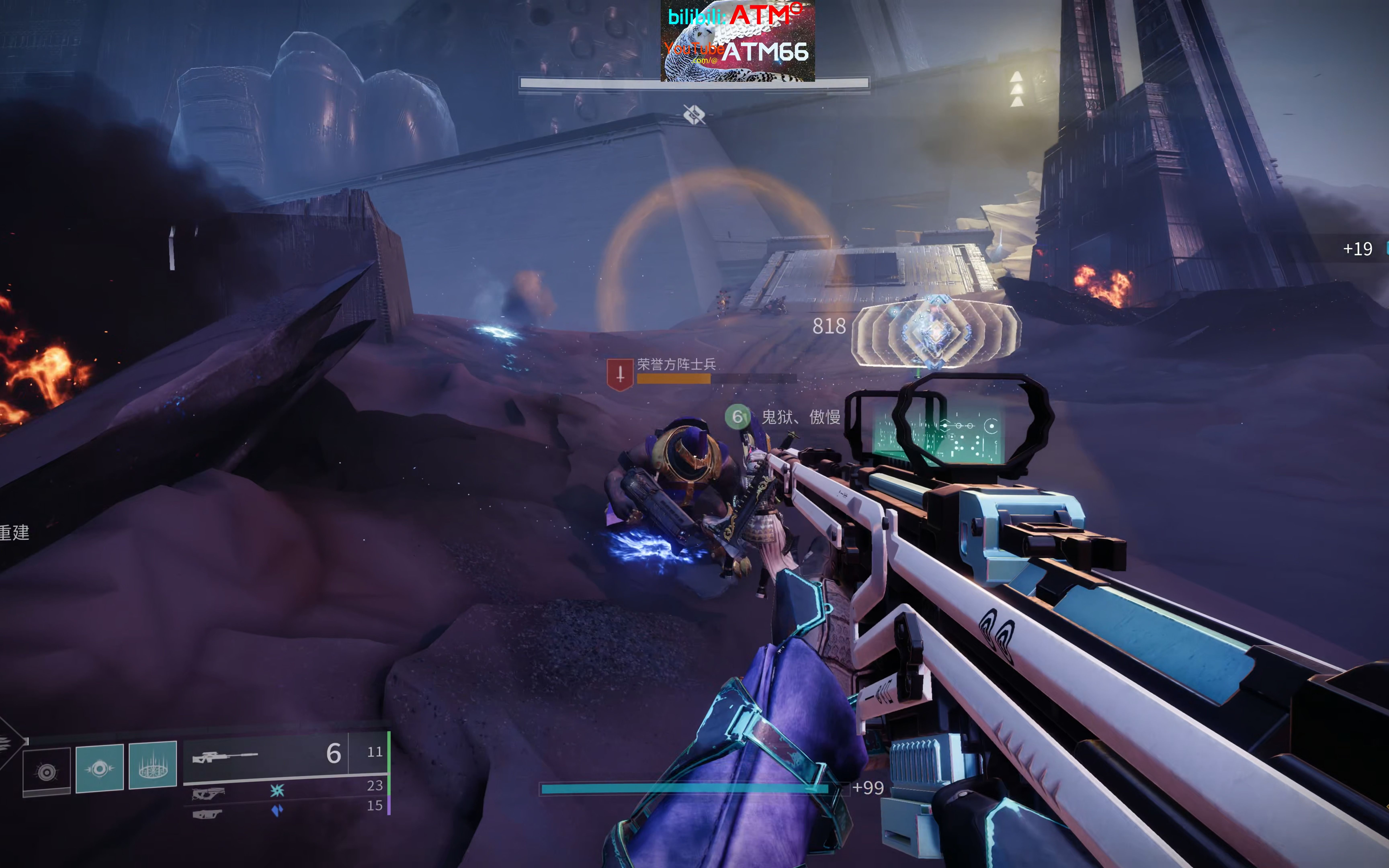Use the rift class ability icon
This screenshot has height=868, width=1389.
point(153,766)
